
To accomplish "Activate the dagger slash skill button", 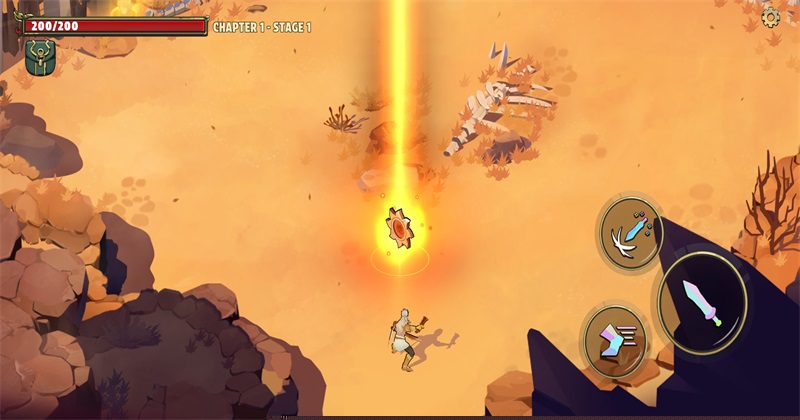I will [x=630, y=233].
